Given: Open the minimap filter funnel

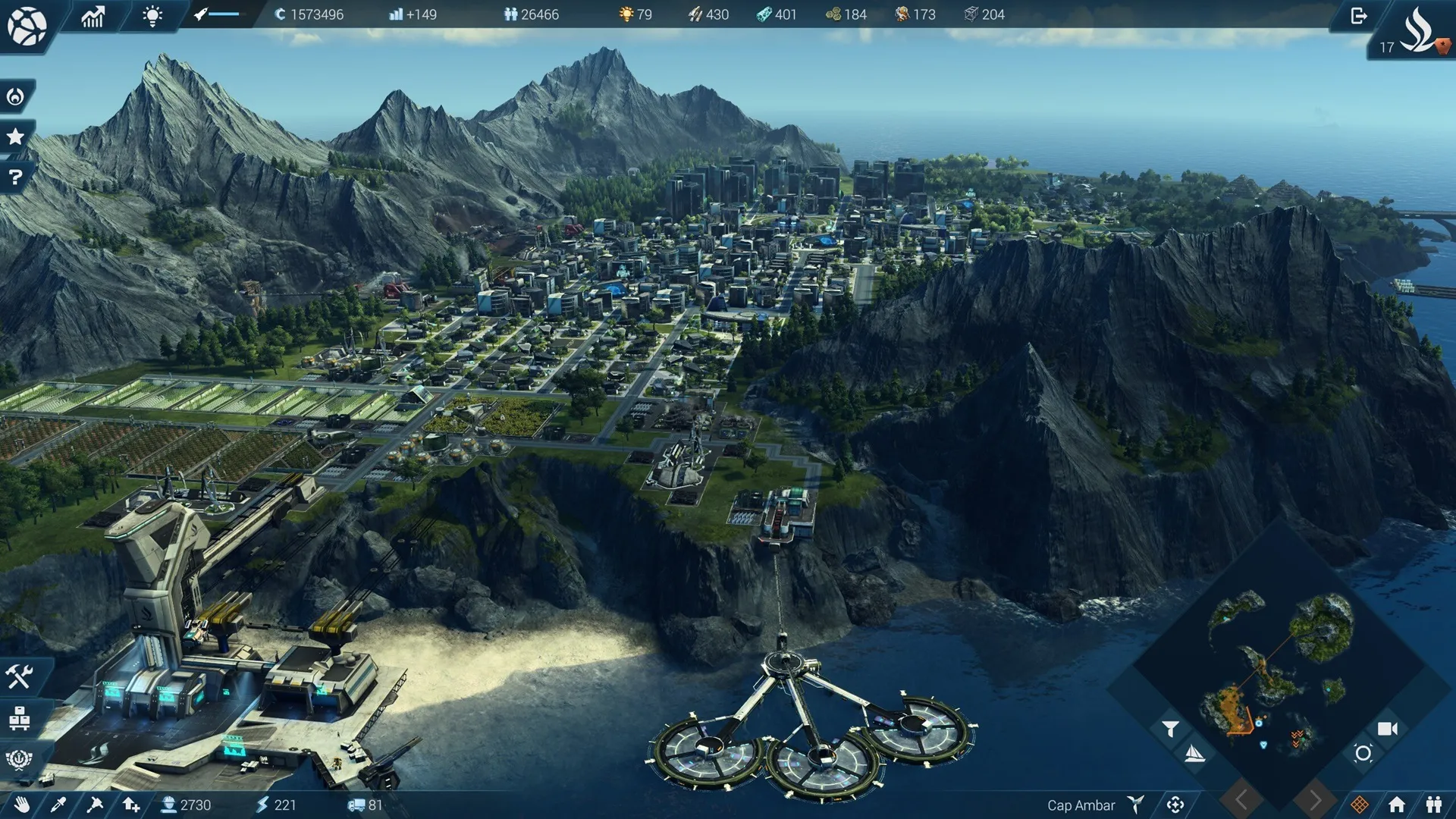Looking at the screenshot, I should [x=1170, y=729].
